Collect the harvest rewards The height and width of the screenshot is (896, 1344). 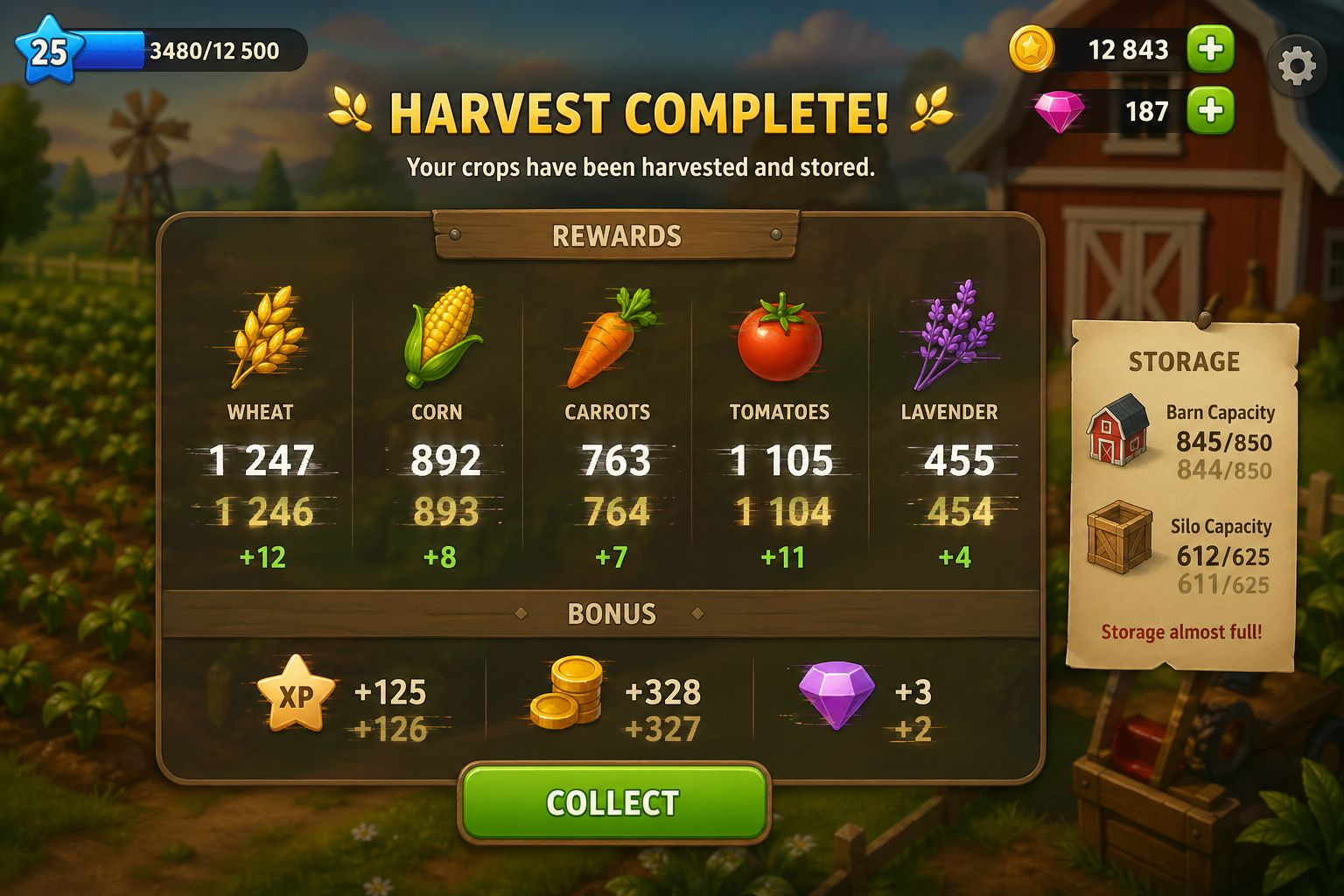pyautogui.click(x=613, y=802)
